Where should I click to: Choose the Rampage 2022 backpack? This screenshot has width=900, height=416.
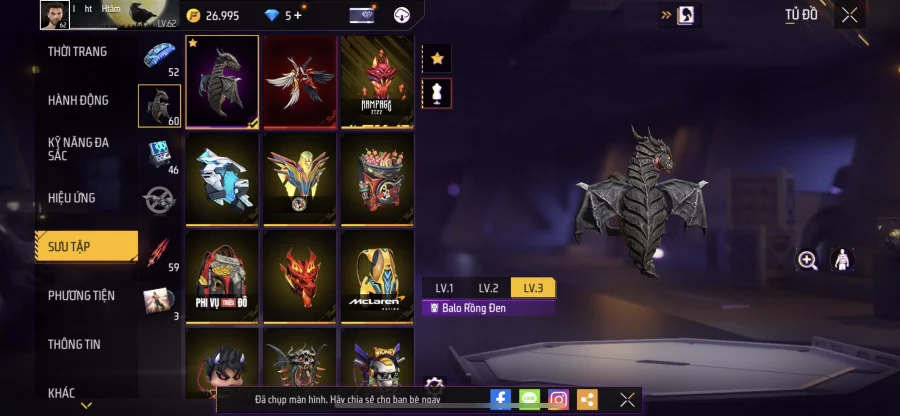tap(377, 82)
